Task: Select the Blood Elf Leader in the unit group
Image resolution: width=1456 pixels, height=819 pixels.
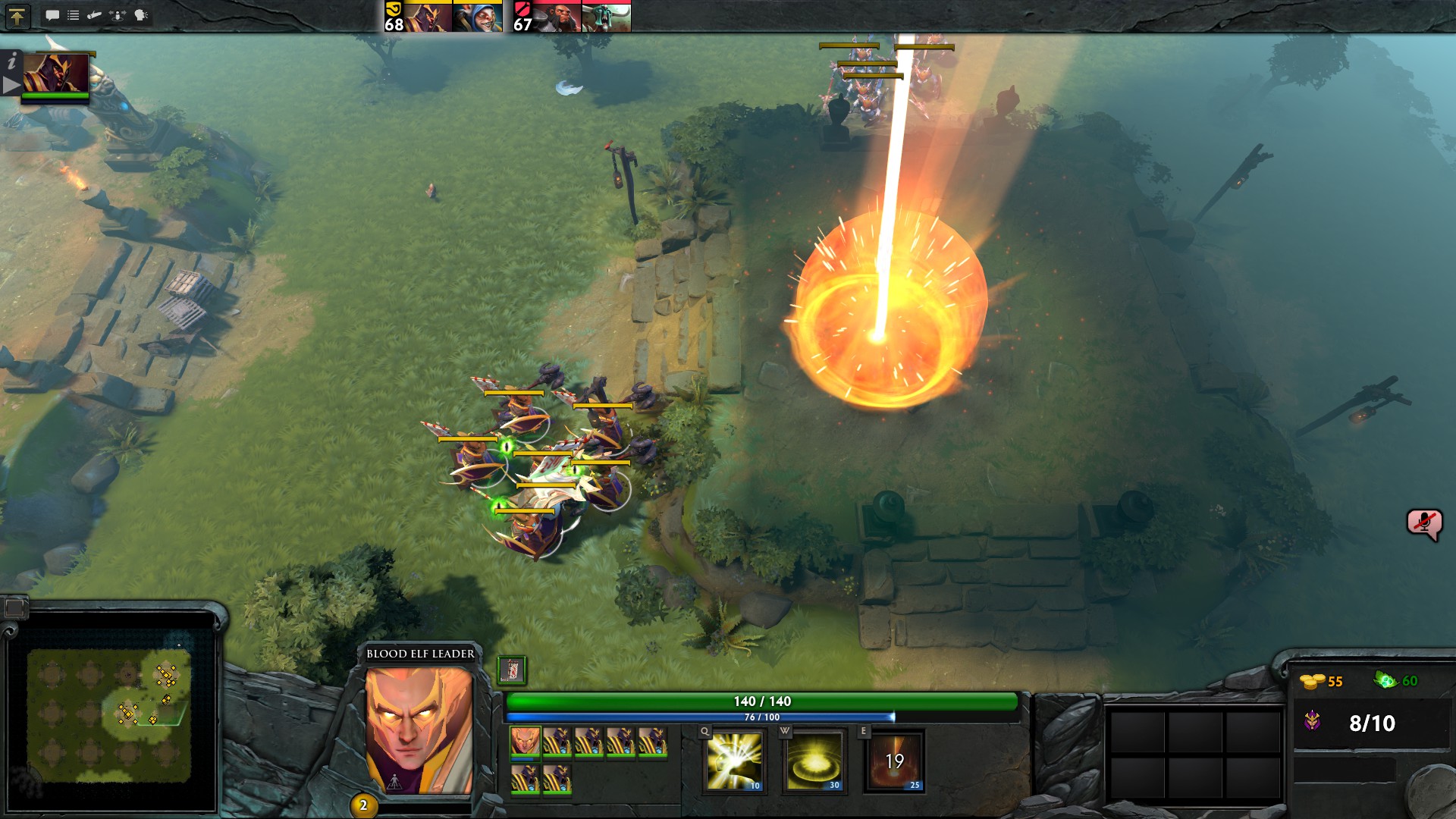Action: coord(525,741)
